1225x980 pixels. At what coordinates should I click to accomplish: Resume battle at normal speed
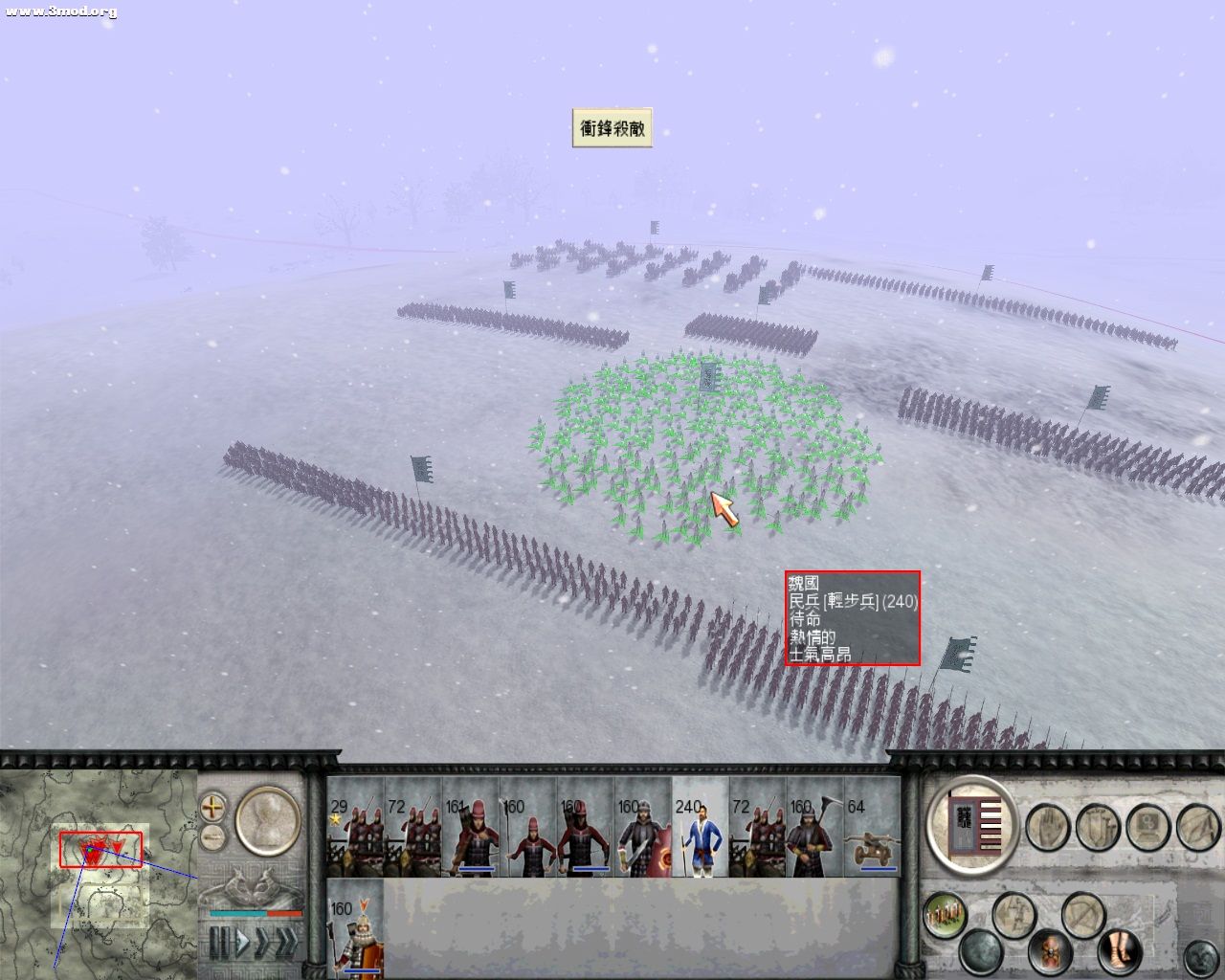pyautogui.click(x=241, y=940)
